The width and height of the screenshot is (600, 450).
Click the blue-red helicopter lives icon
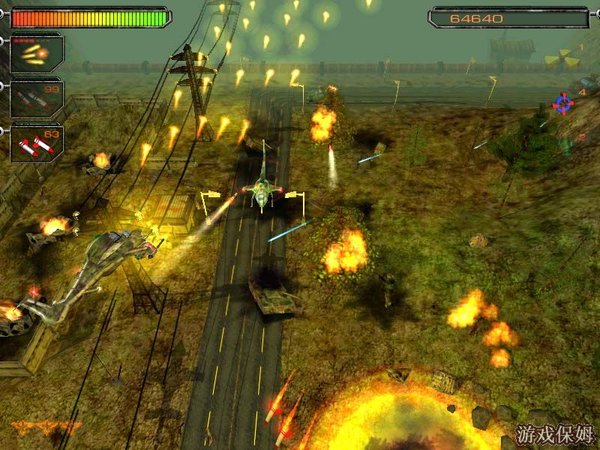click(x=564, y=101)
